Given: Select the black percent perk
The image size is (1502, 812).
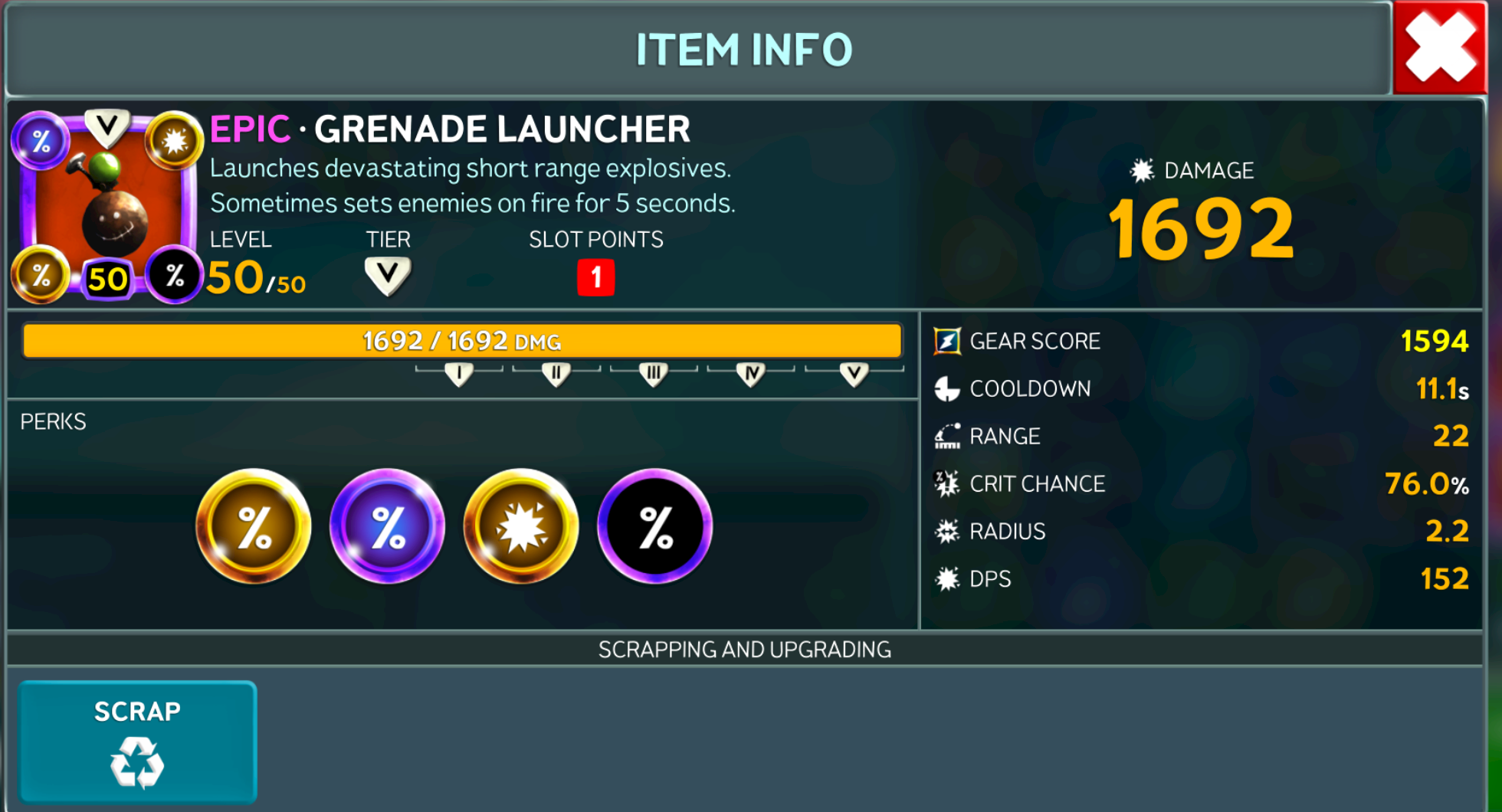Looking at the screenshot, I should 655,526.
